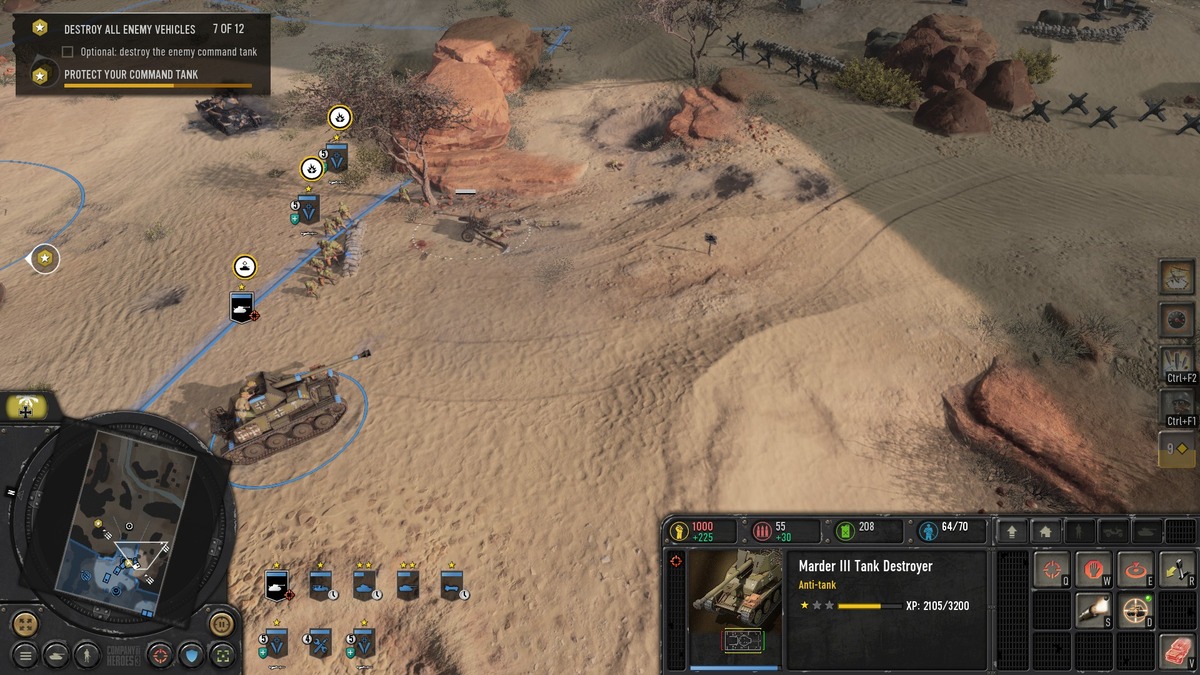Screen dimensions: 1200x675
Task: Open the house-icon production tab
Action: pyautogui.click(x=1044, y=532)
